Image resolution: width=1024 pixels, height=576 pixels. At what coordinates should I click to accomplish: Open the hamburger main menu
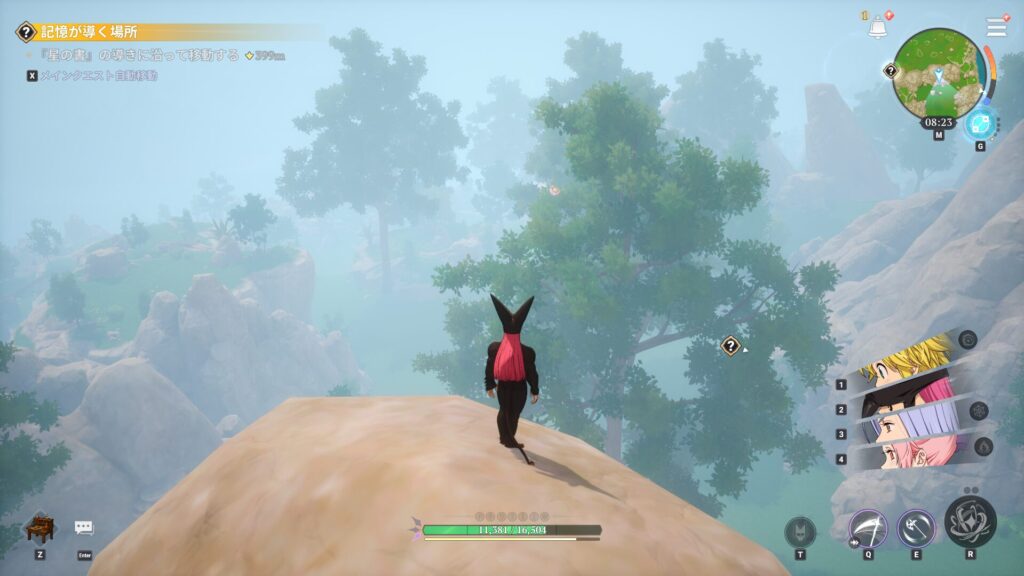click(x=996, y=27)
